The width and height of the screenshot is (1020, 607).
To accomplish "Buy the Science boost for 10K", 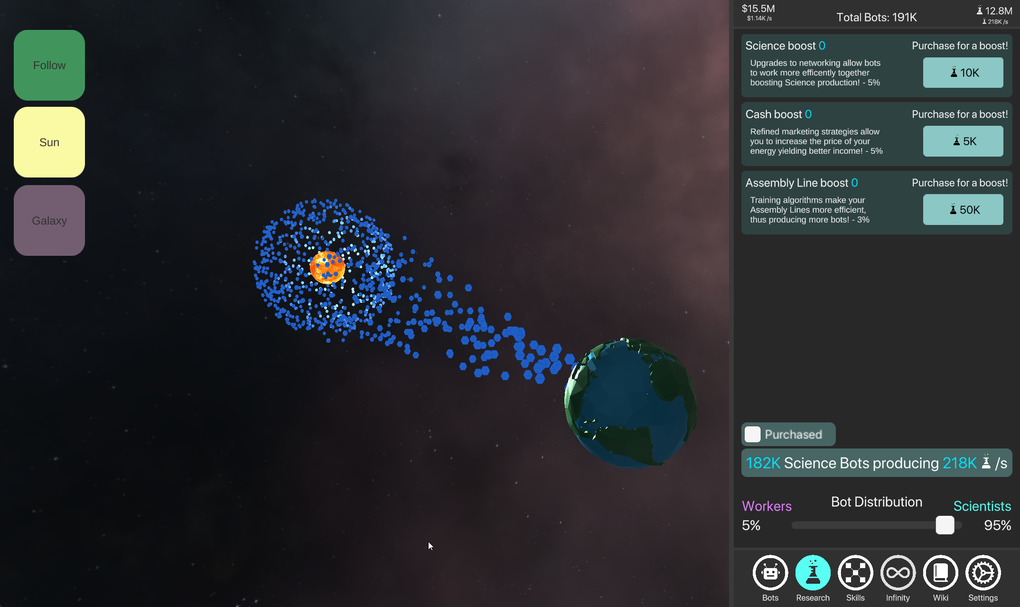I will pos(962,73).
